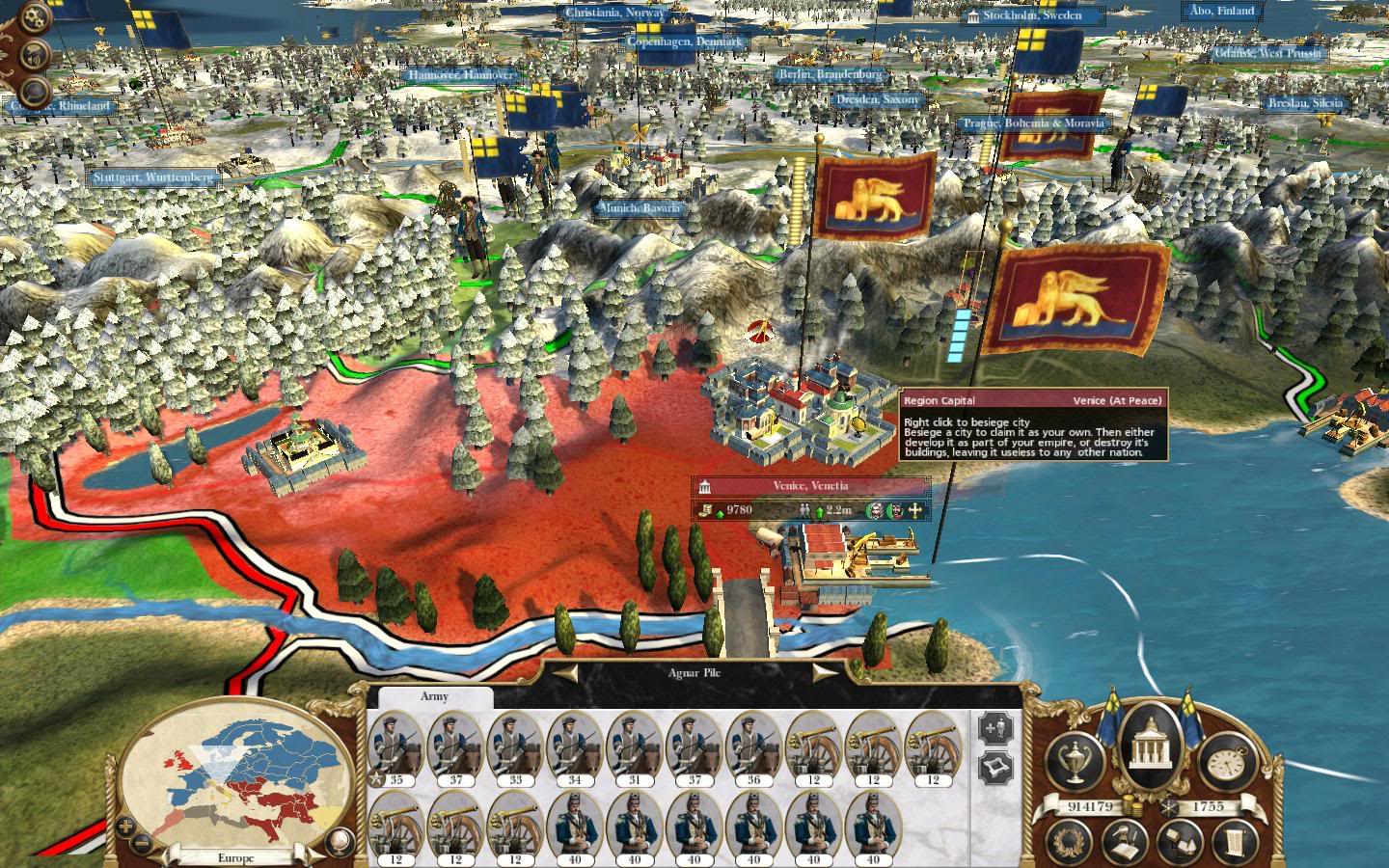Viewport: 1389px width, 868px height.
Task: Toggle map overlay with the globe icon beside minimap
Action: pyautogui.click(x=338, y=842)
